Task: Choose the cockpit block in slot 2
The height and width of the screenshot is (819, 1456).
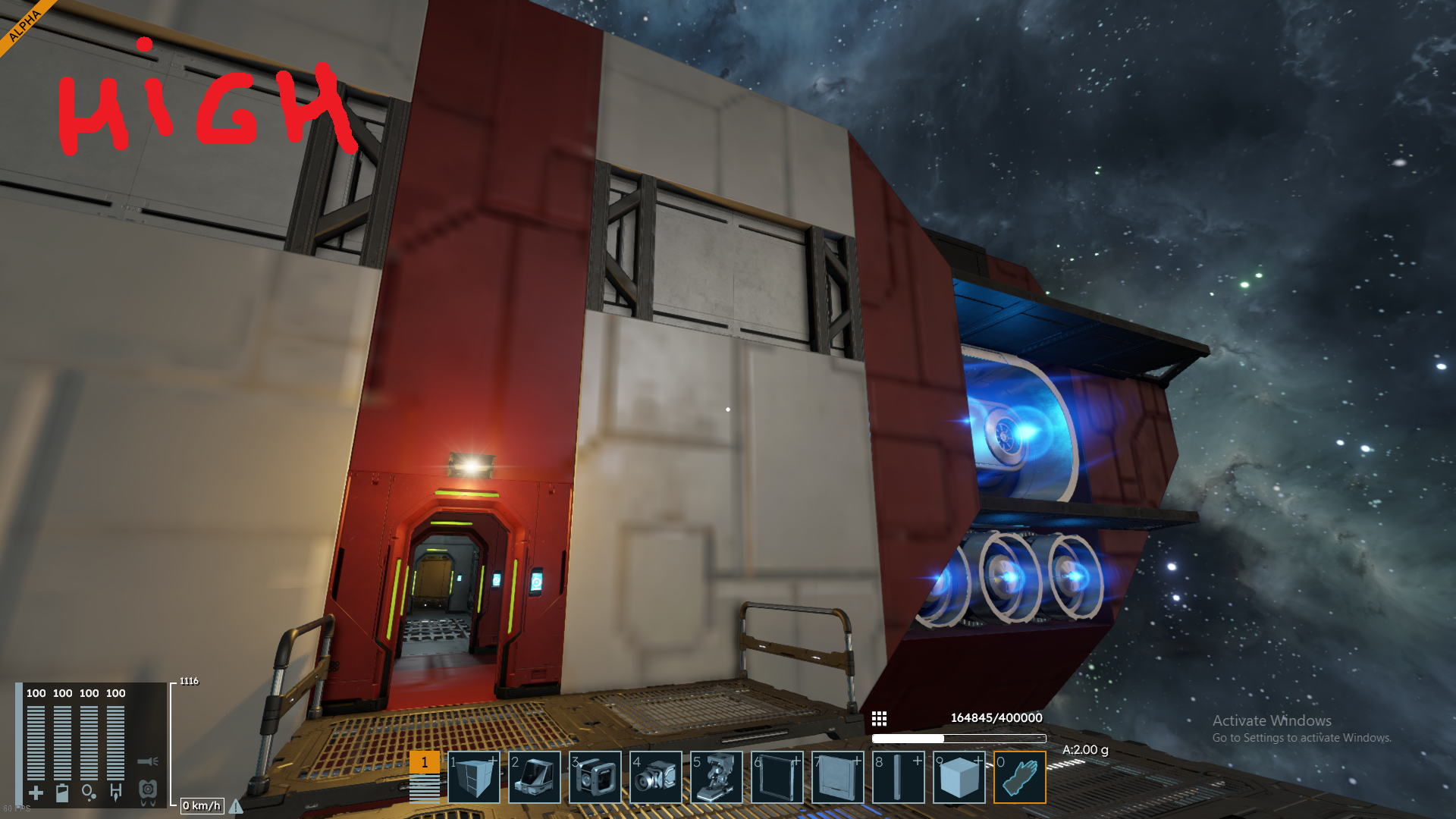Action: 535,777
